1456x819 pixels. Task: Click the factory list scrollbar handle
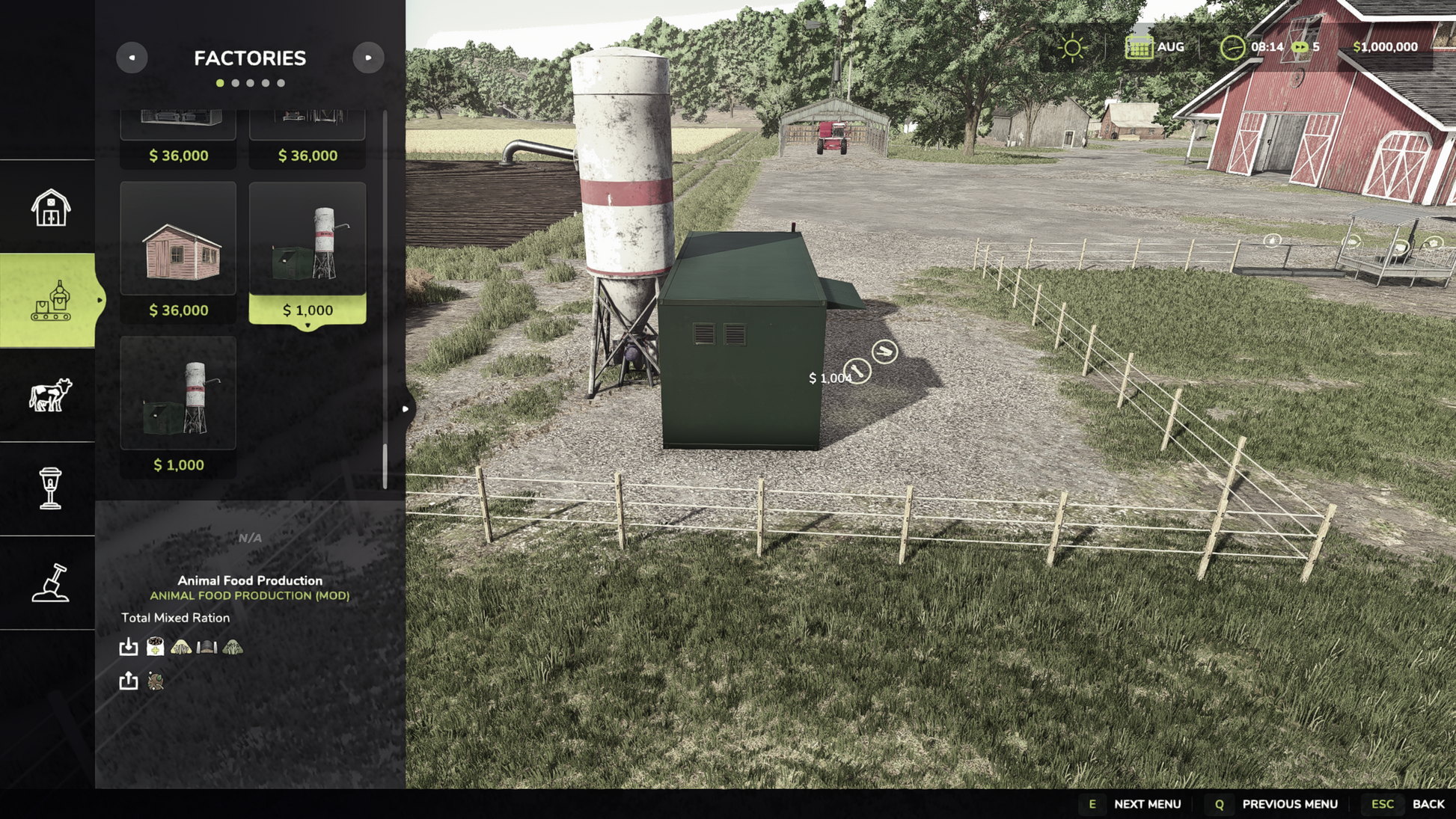(x=385, y=465)
